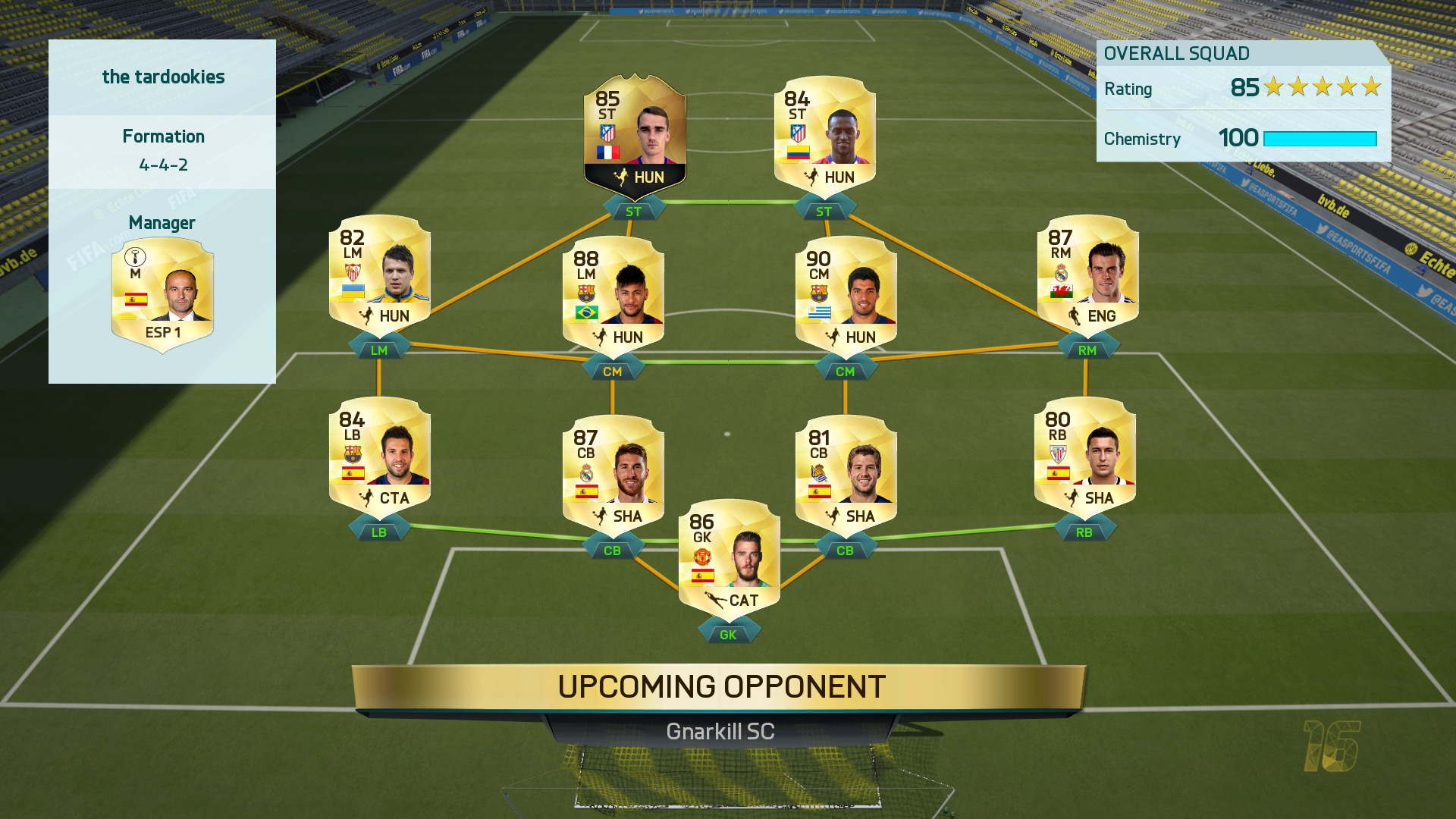
Task: Open the ESP 1 manager card
Action: tap(162, 292)
